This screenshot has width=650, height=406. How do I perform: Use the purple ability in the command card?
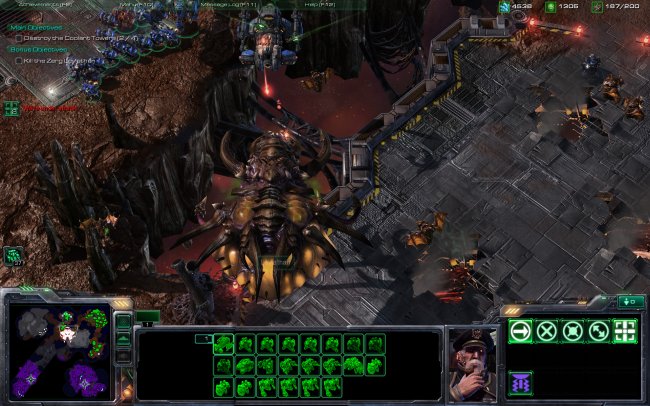click(520, 381)
